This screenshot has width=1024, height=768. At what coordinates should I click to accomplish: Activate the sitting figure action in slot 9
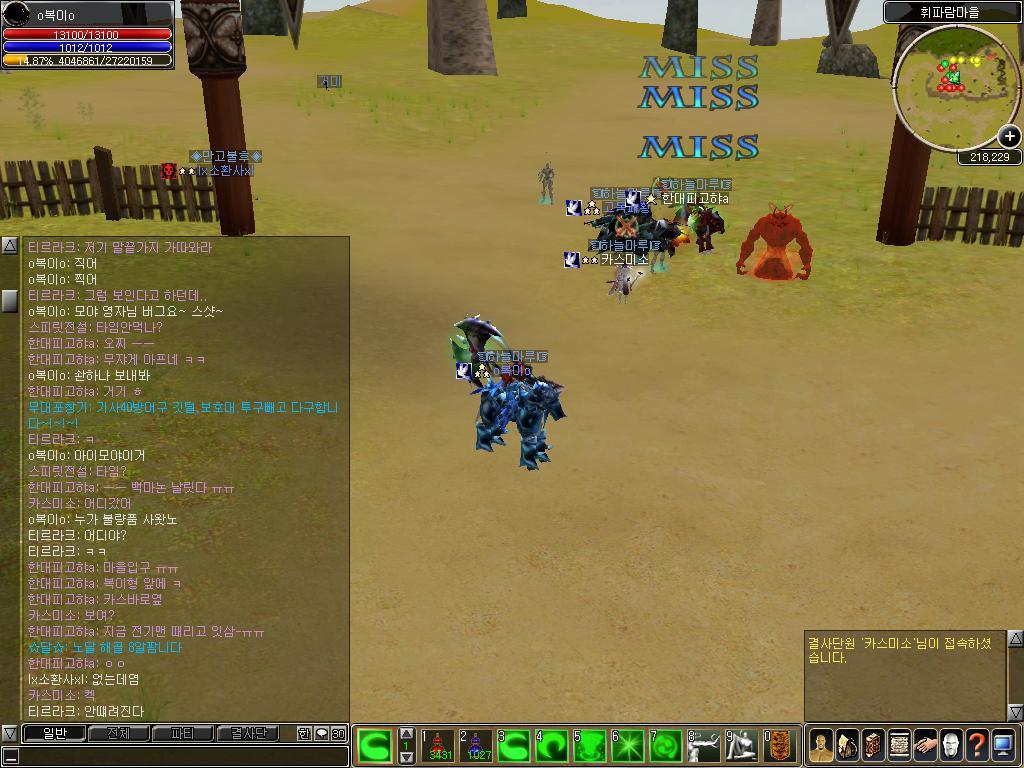click(742, 746)
